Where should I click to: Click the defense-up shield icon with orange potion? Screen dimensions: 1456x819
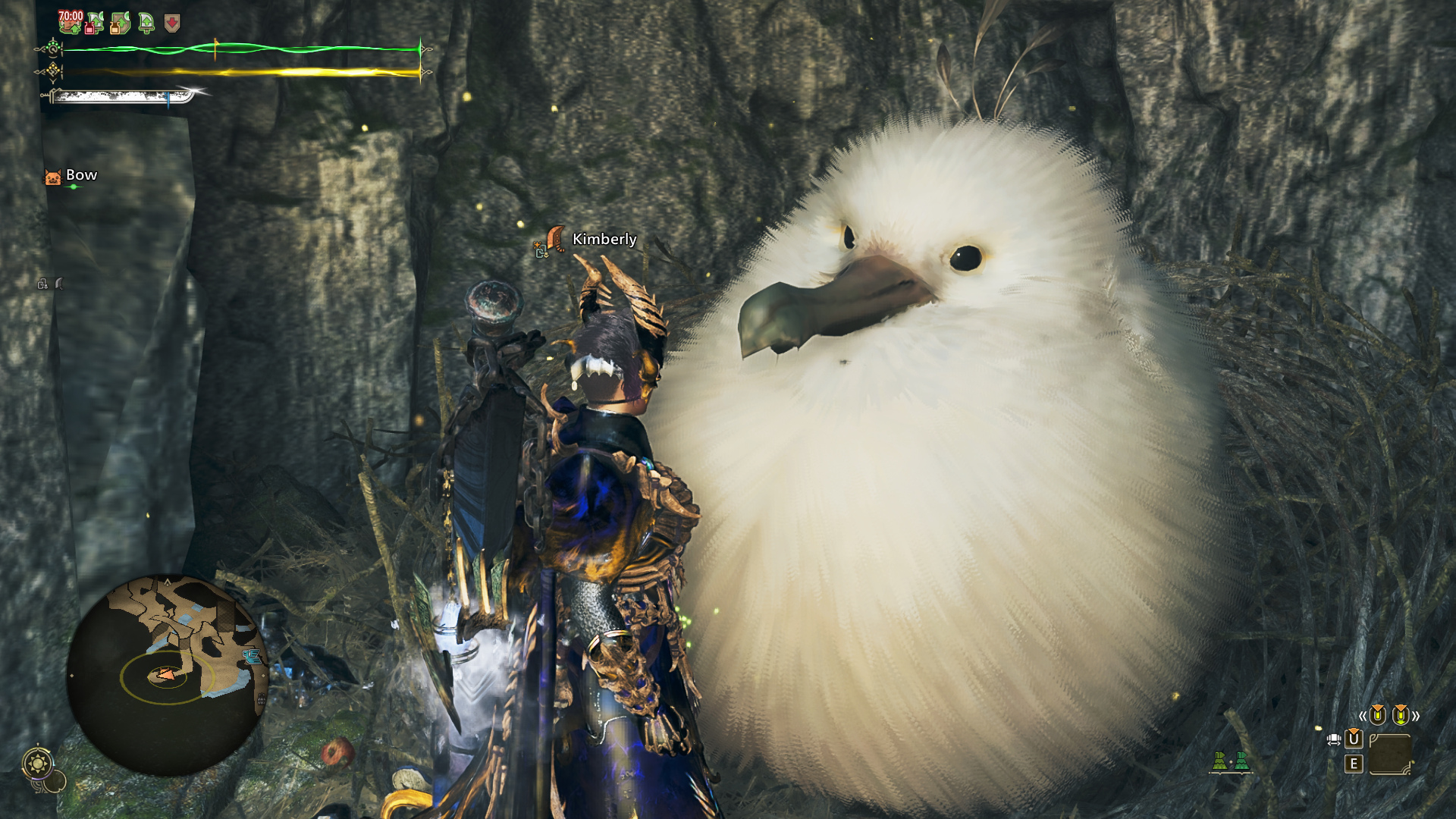tap(120, 24)
